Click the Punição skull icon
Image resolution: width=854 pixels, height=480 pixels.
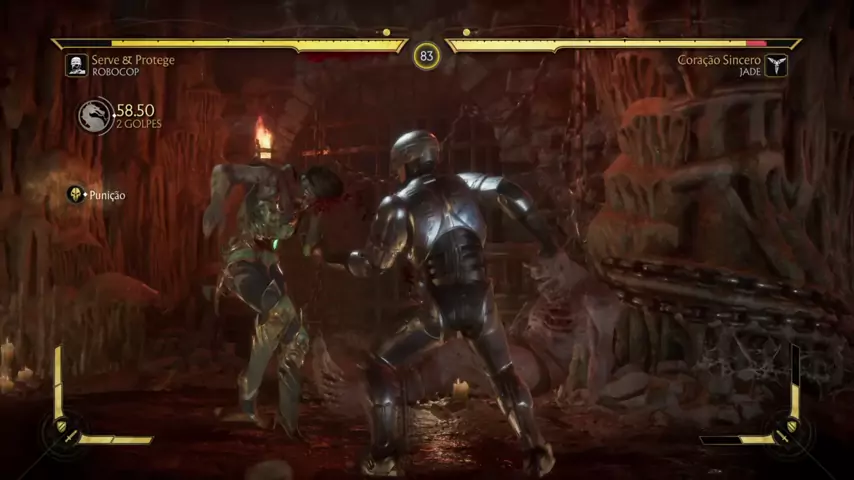tap(76, 194)
